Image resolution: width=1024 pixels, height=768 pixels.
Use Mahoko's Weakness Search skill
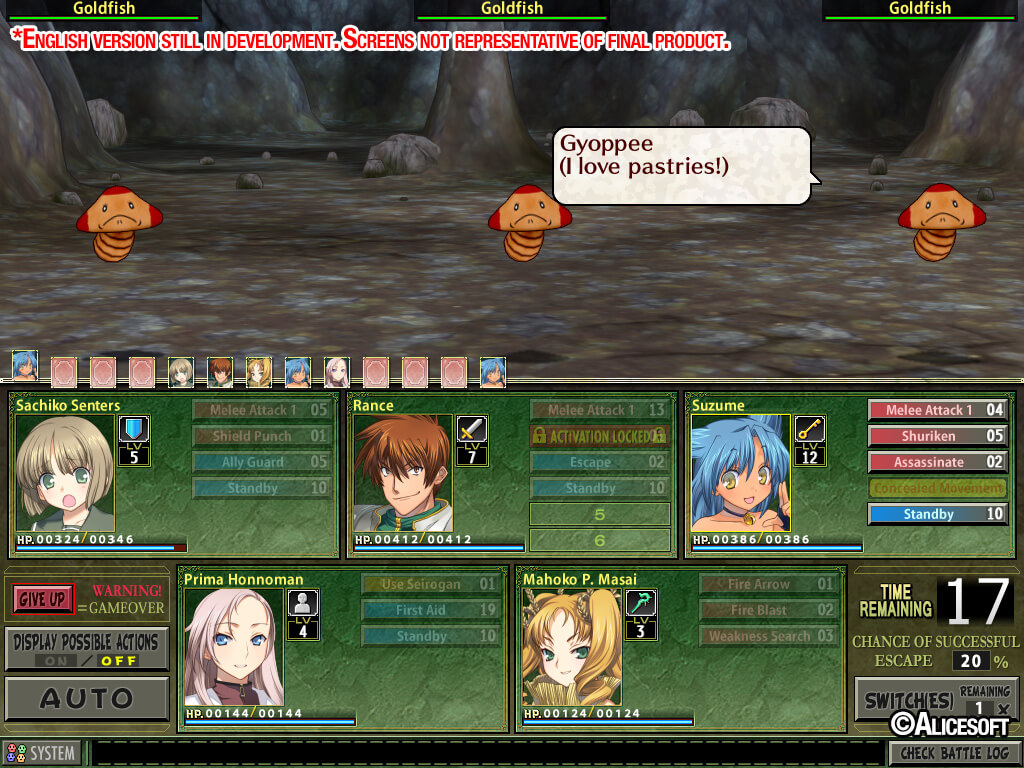coord(768,636)
